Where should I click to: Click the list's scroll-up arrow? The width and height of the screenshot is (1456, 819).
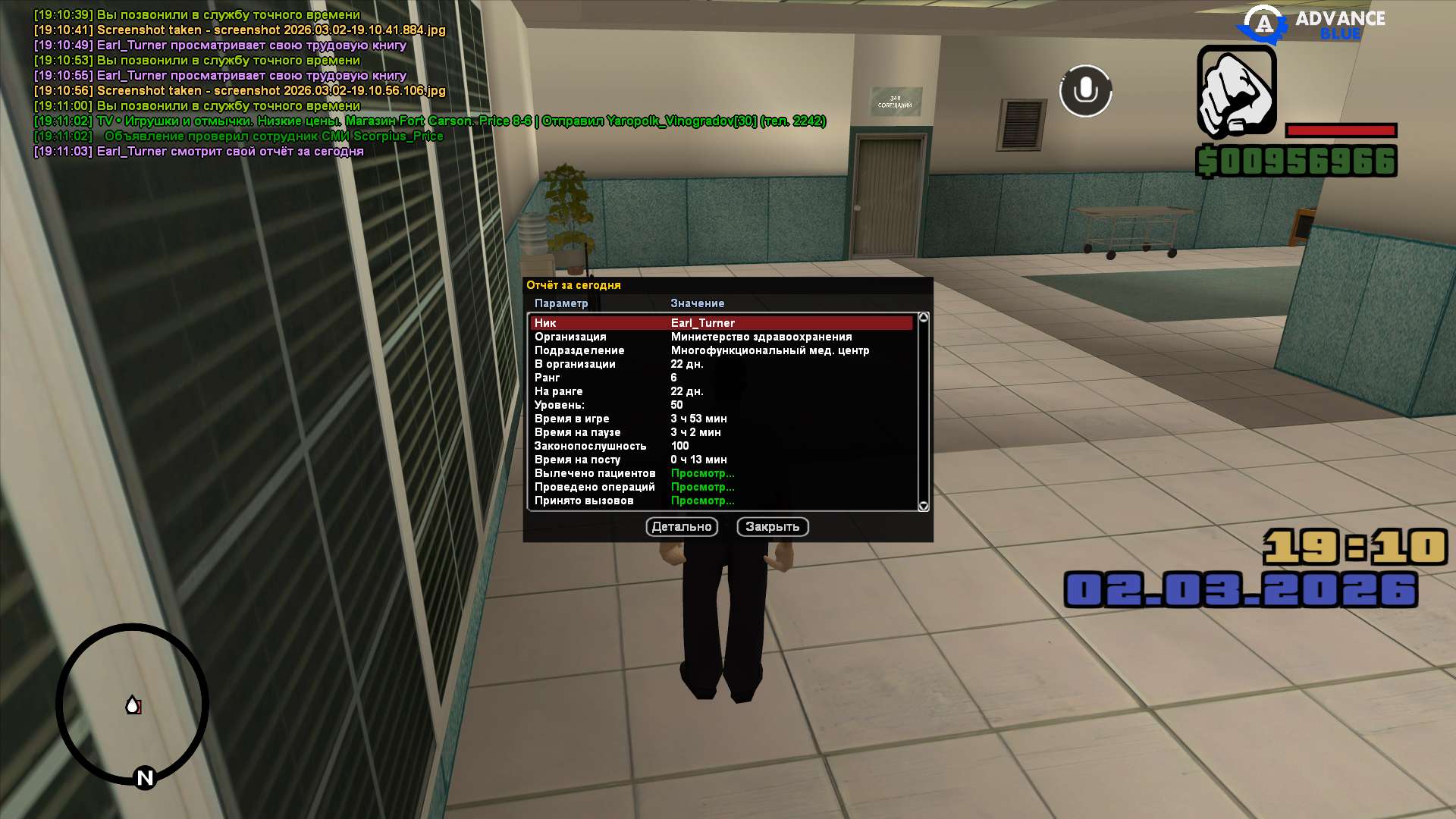[x=923, y=318]
